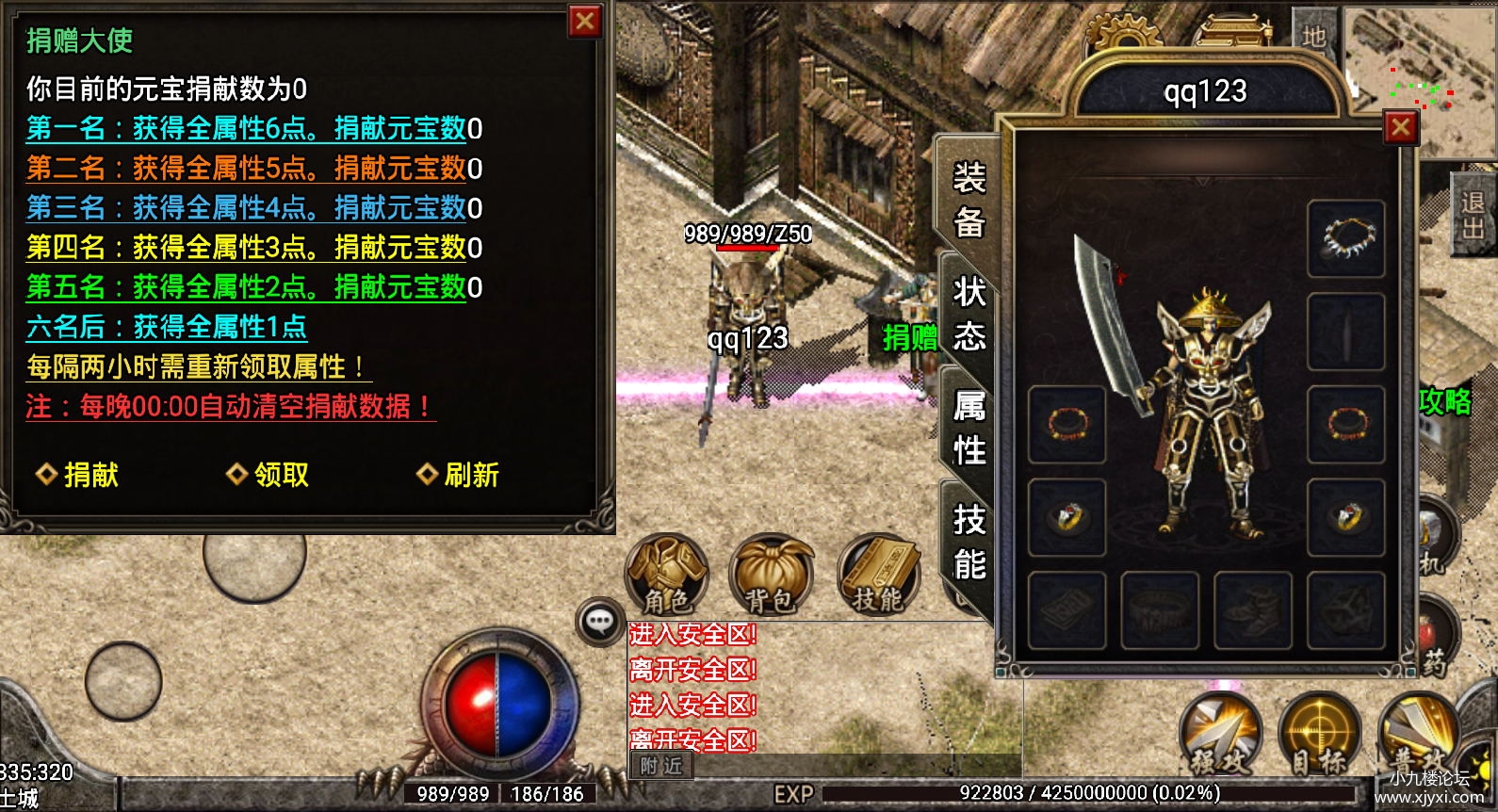
Task: Switch to the 状态 status tab
Action: click(x=969, y=314)
